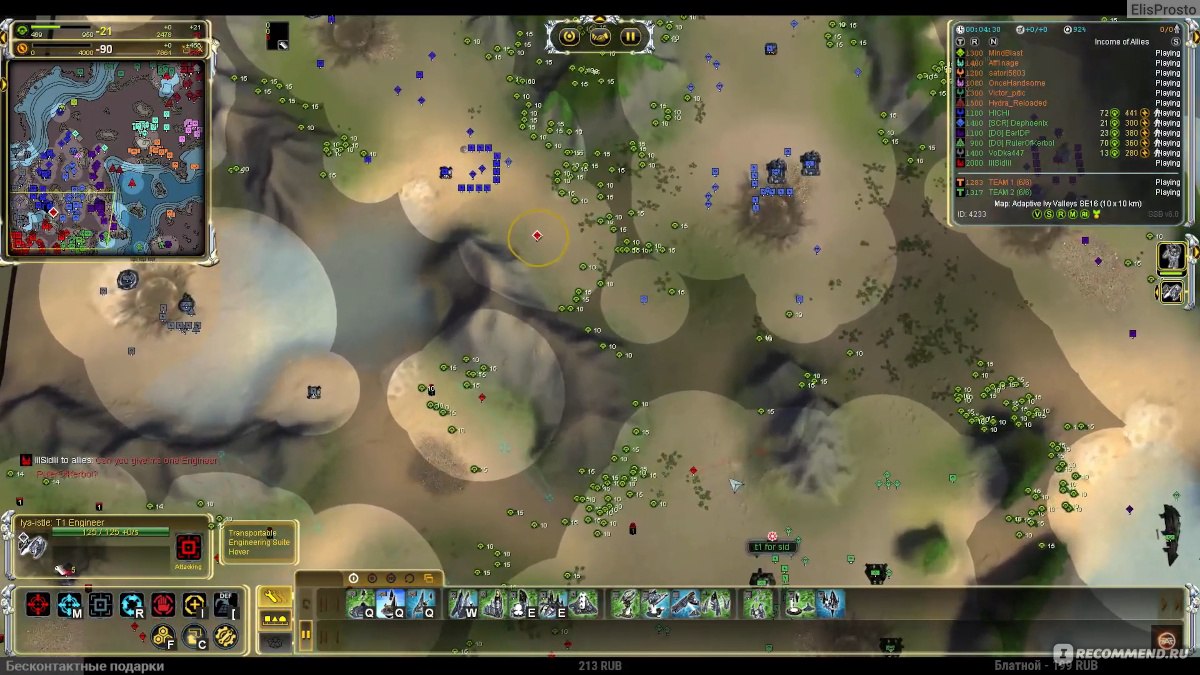
Task: Activate the command with hotkey M
Action: (x=69, y=604)
